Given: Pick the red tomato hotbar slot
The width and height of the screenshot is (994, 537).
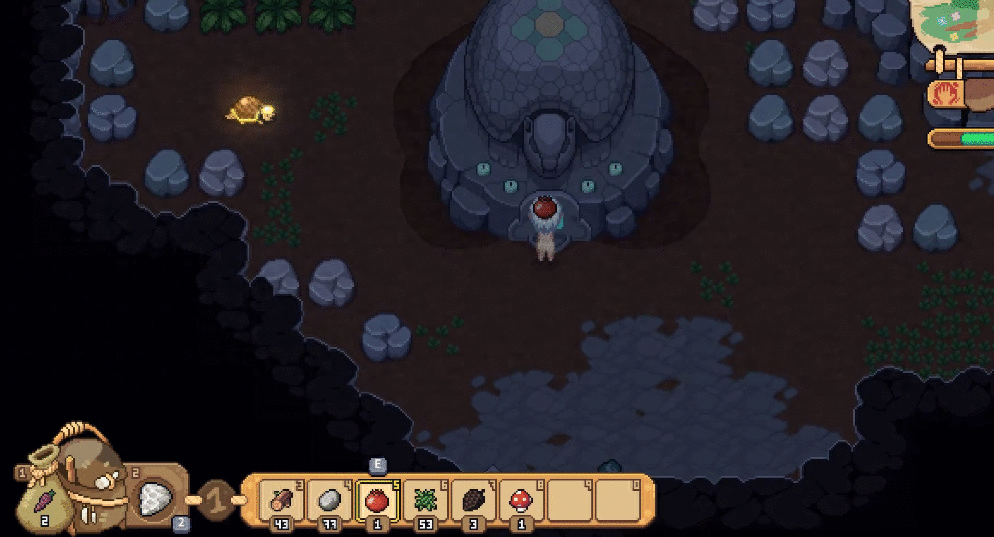Looking at the screenshot, I should pyautogui.click(x=378, y=498).
